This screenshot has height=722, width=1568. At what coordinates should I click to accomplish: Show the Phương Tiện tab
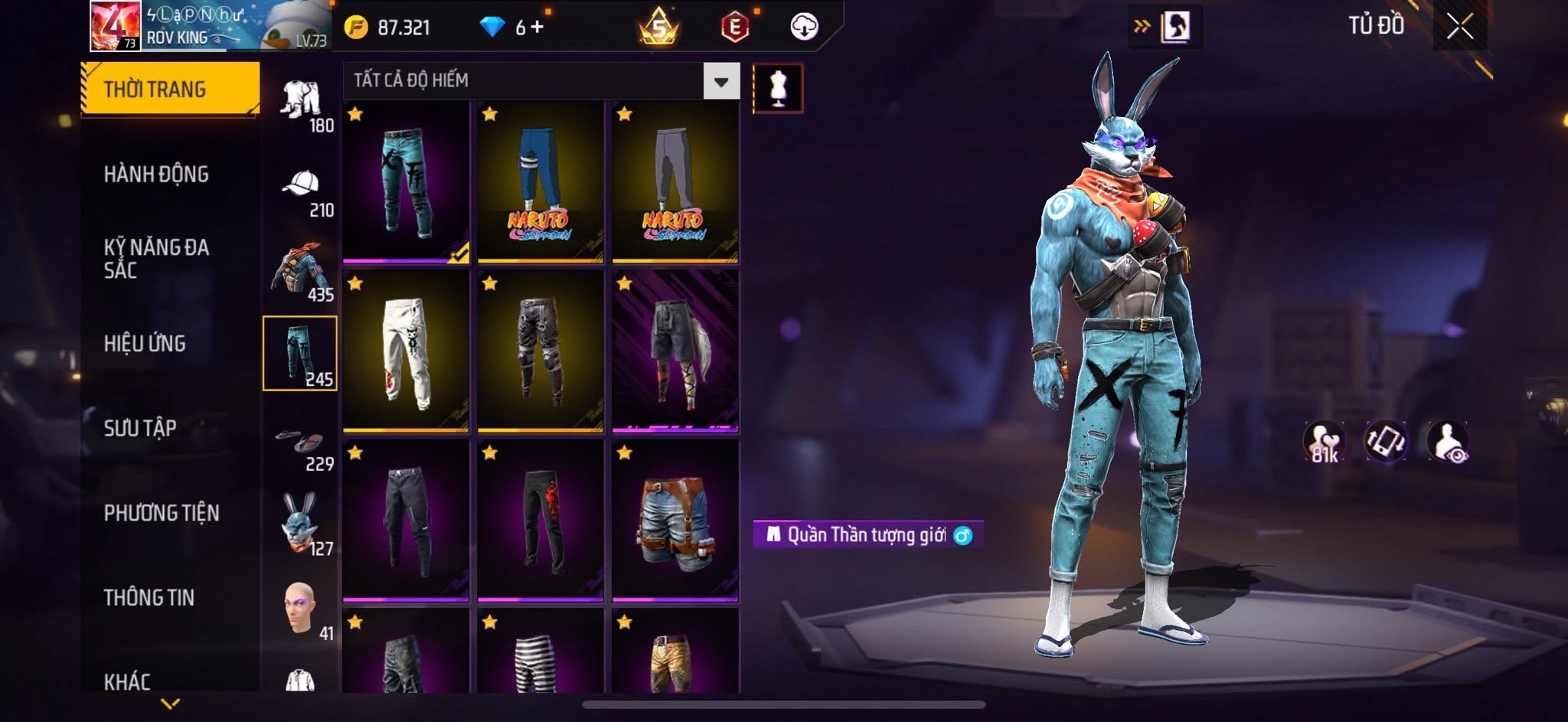pos(162,513)
